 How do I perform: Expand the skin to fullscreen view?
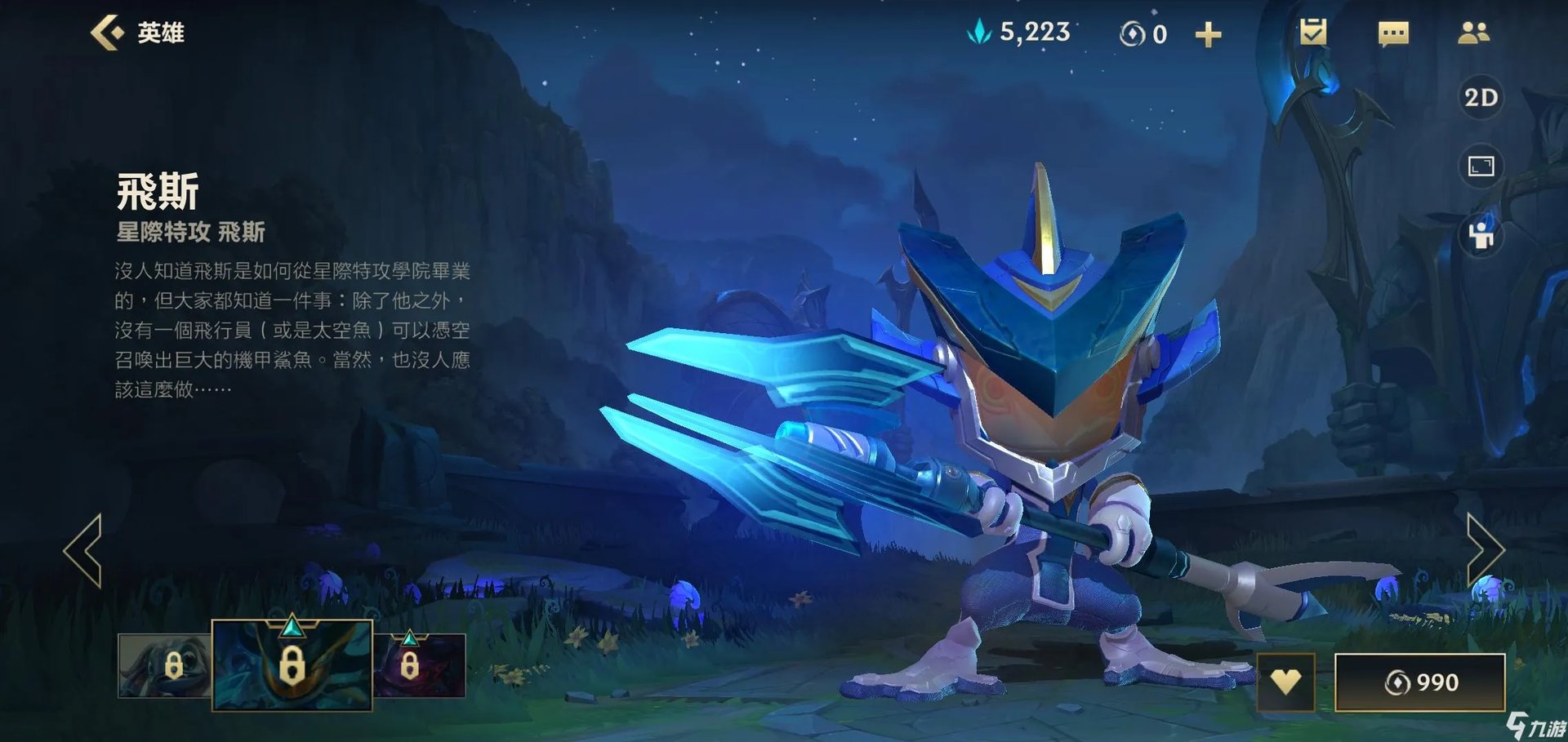(1481, 167)
